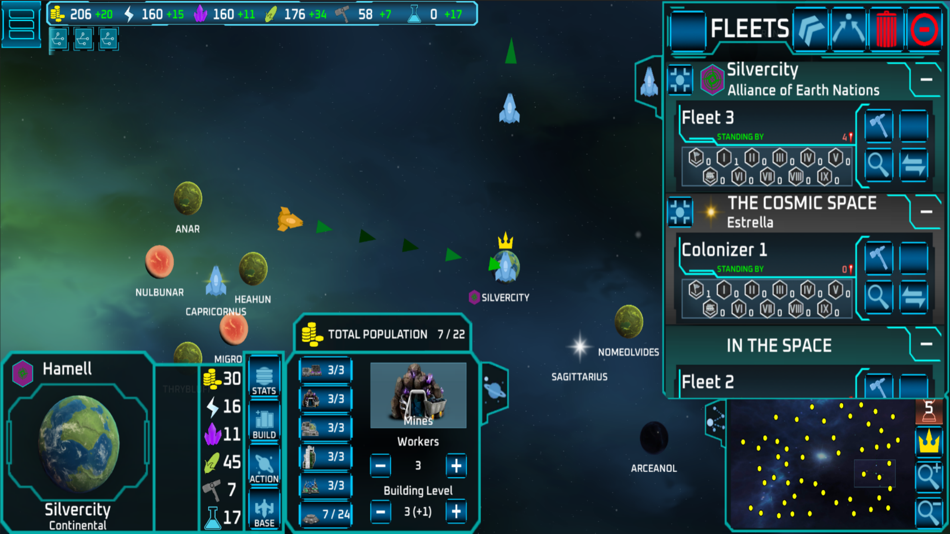Collapse the Silvercity fleet section
The width and height of the screenshot is (950, 534).
click(x=927, y=79)
